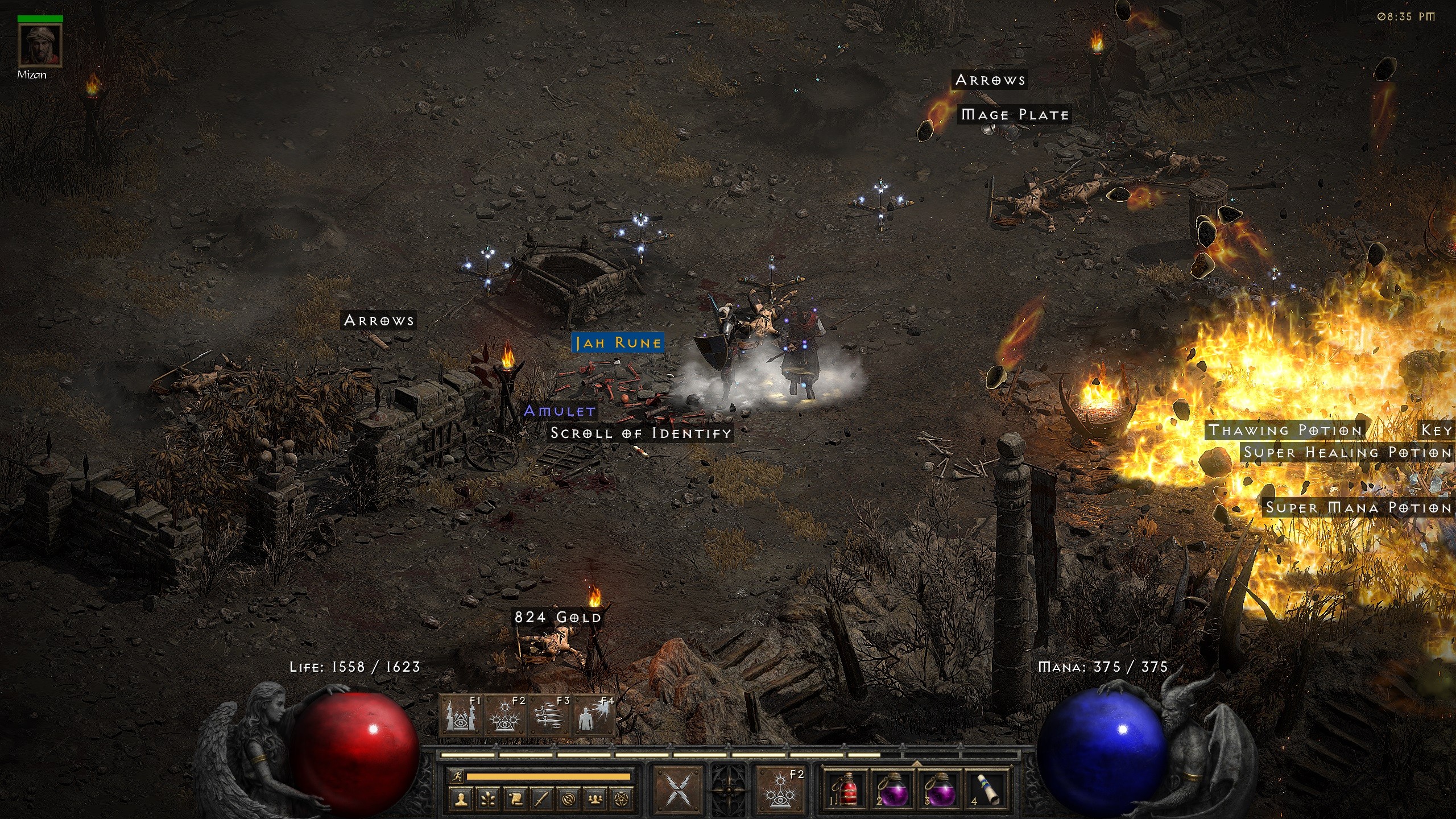Screen dimensions: 1456x819
Task: Click the sword icon mini-menu button
Action: 541,799
